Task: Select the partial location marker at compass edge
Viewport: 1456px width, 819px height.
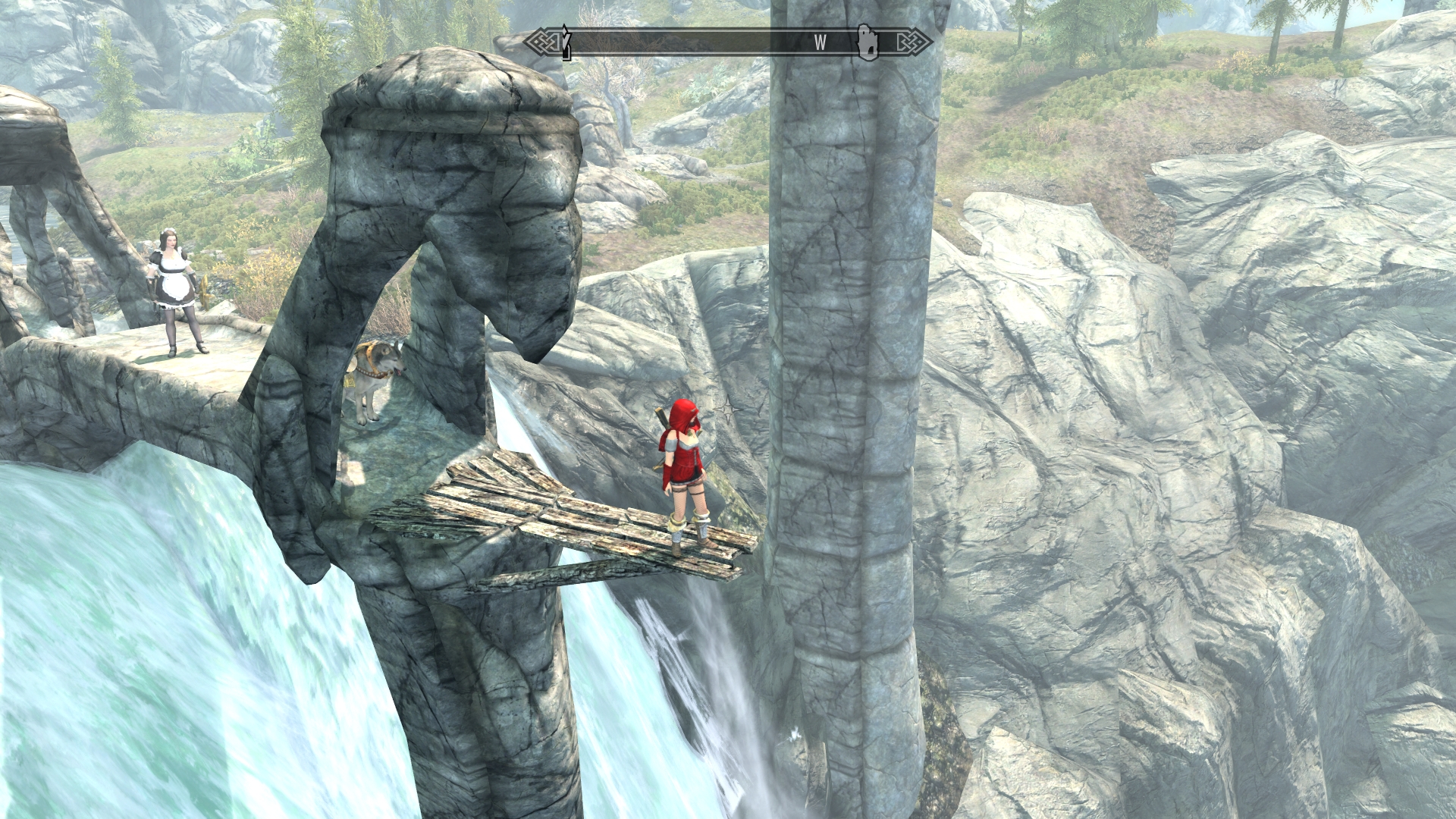Action: [566, 42]
